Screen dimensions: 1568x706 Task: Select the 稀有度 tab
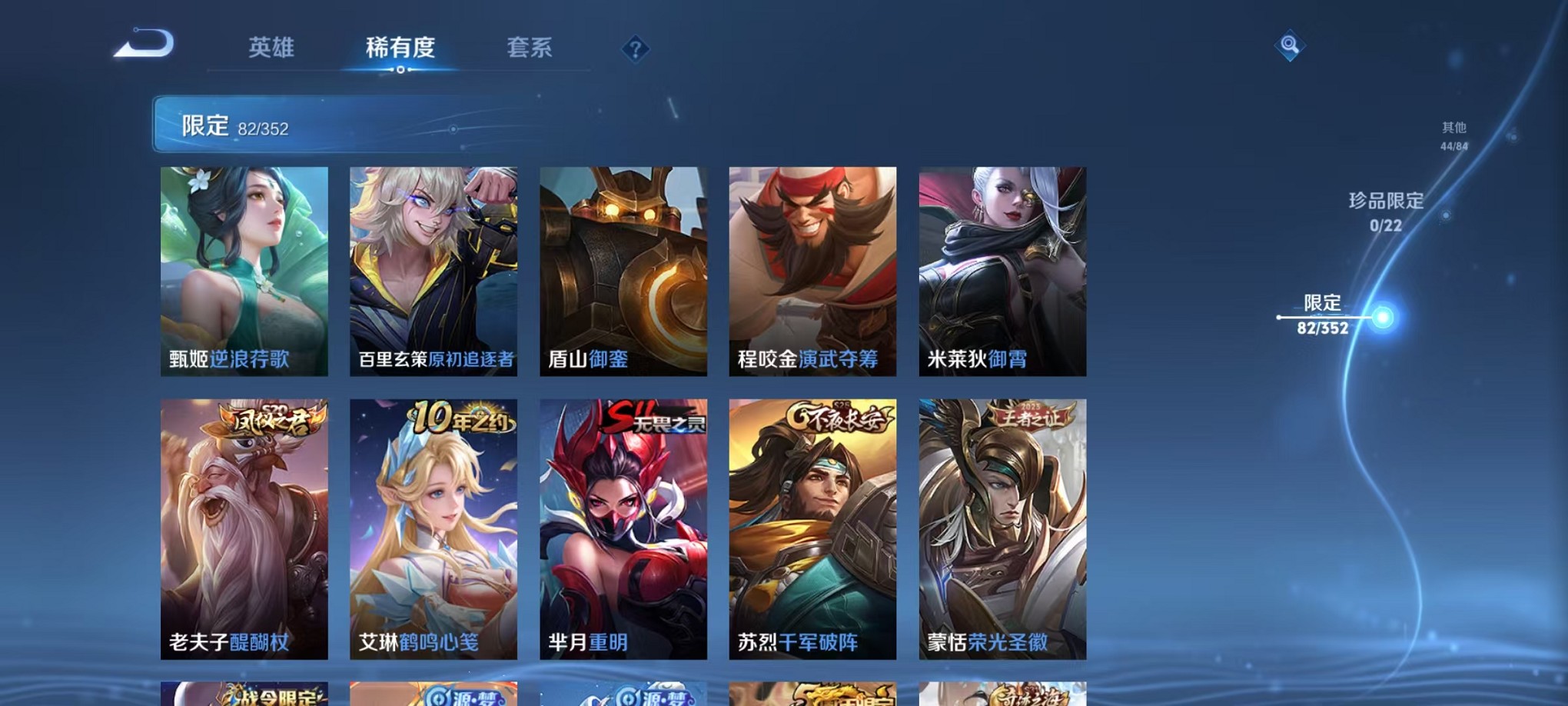(400, 48)
